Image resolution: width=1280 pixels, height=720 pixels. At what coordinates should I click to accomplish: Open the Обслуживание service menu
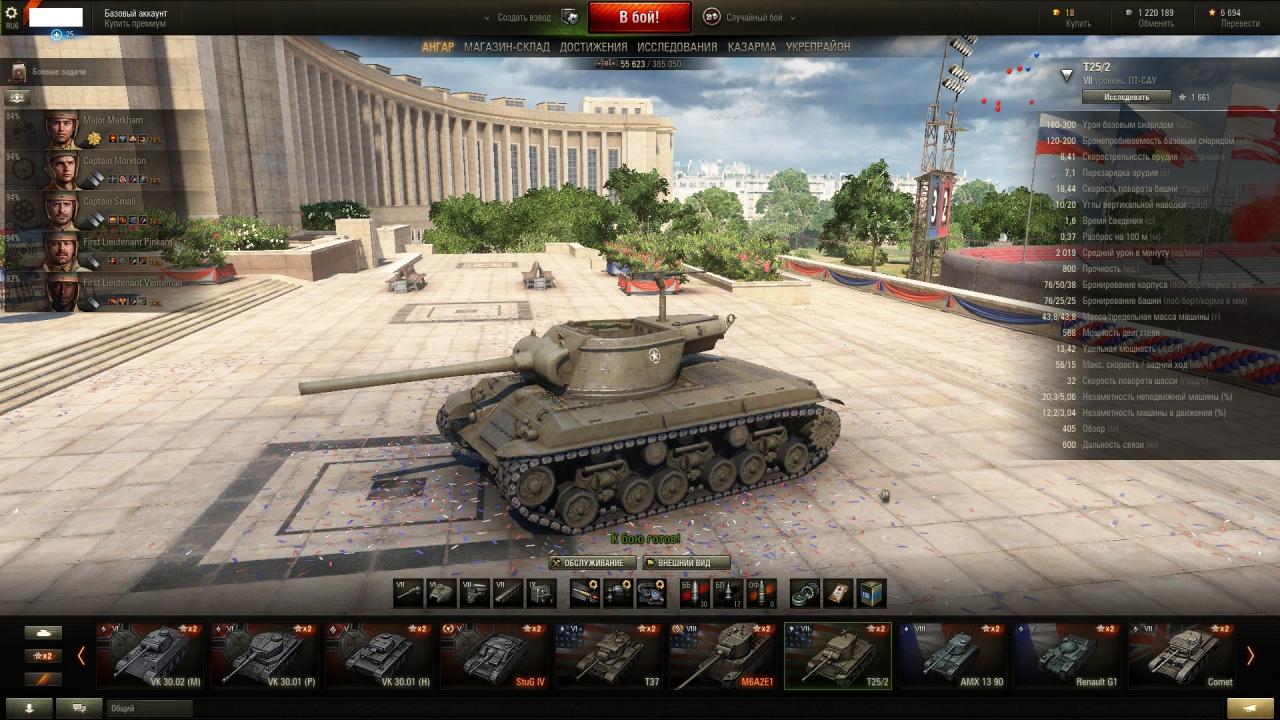[x=592, y=563]
